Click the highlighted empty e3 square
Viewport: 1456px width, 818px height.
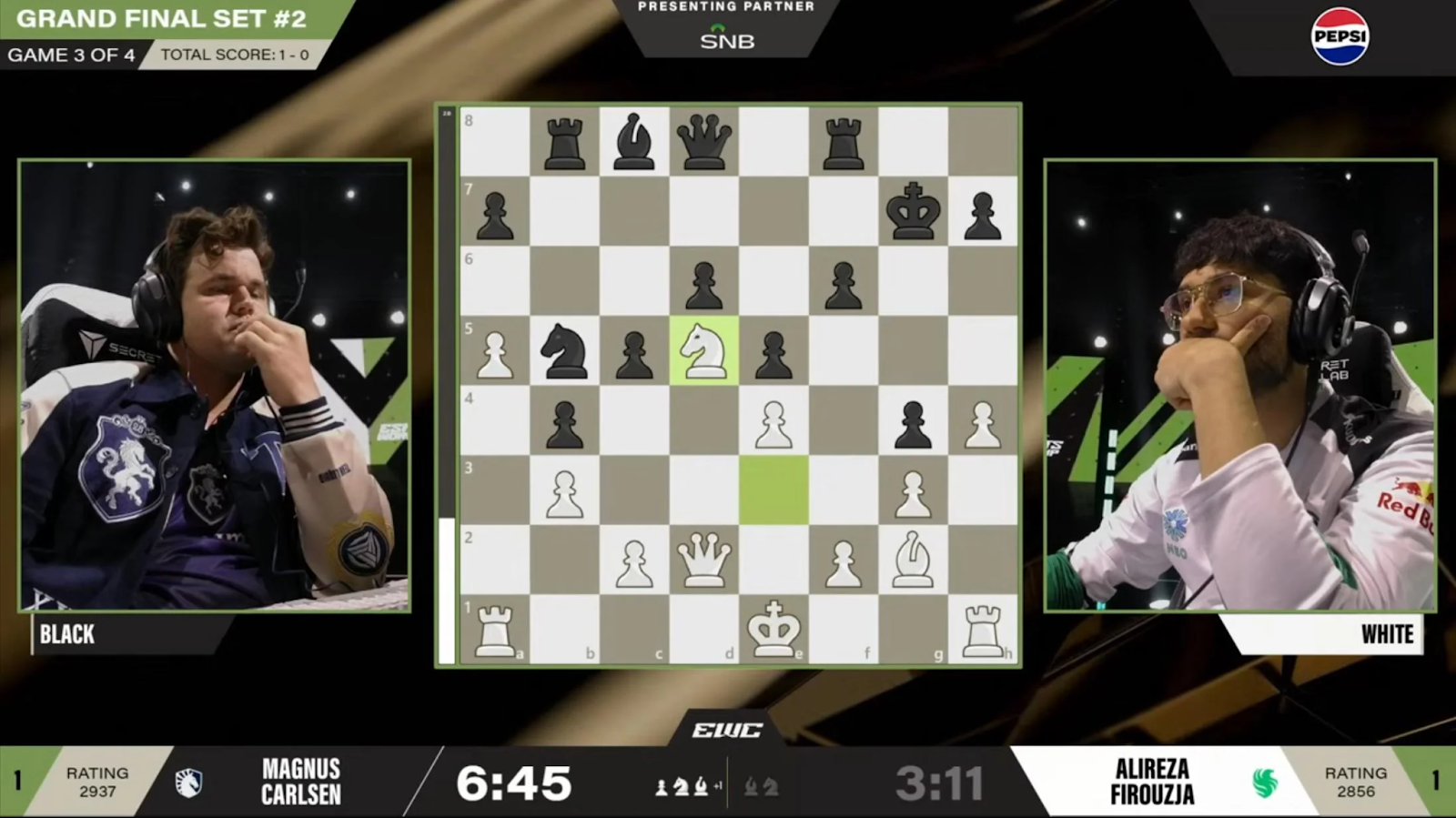click(x=773, y=490)
